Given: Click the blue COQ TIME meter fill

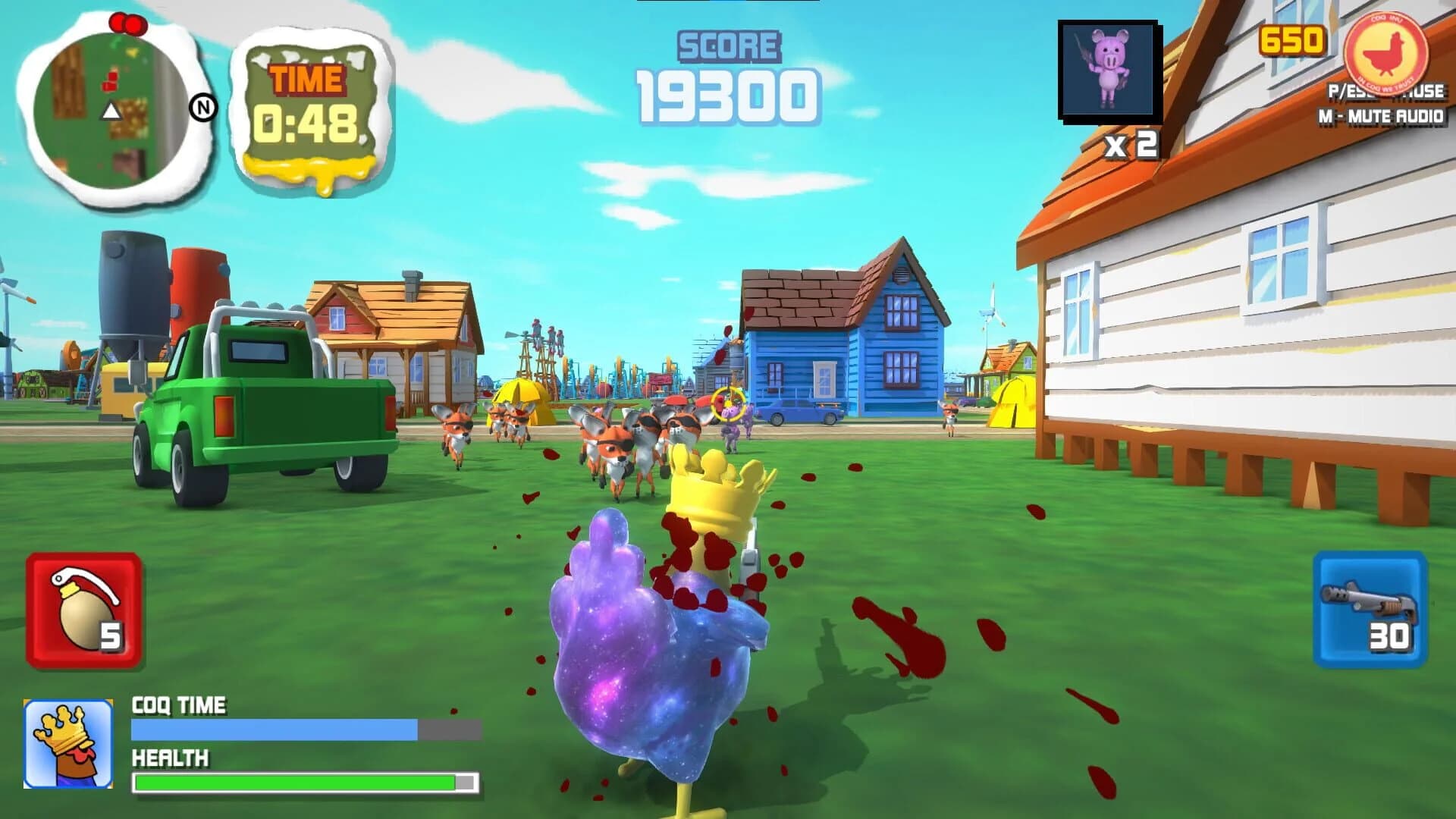Looking at the screenshot, I should tap(273, 728).
